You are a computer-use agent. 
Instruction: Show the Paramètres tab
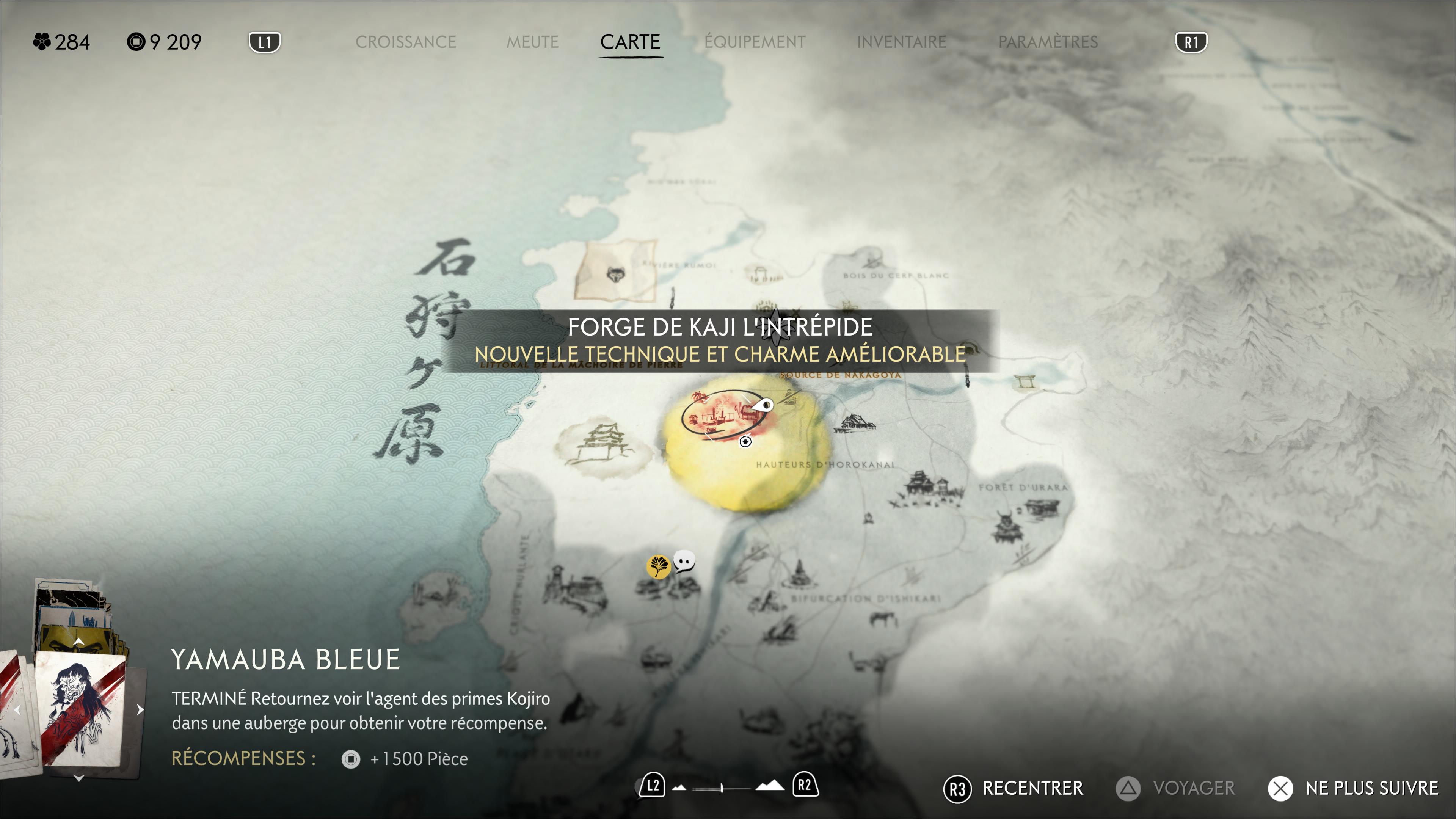coord(1047,42)
